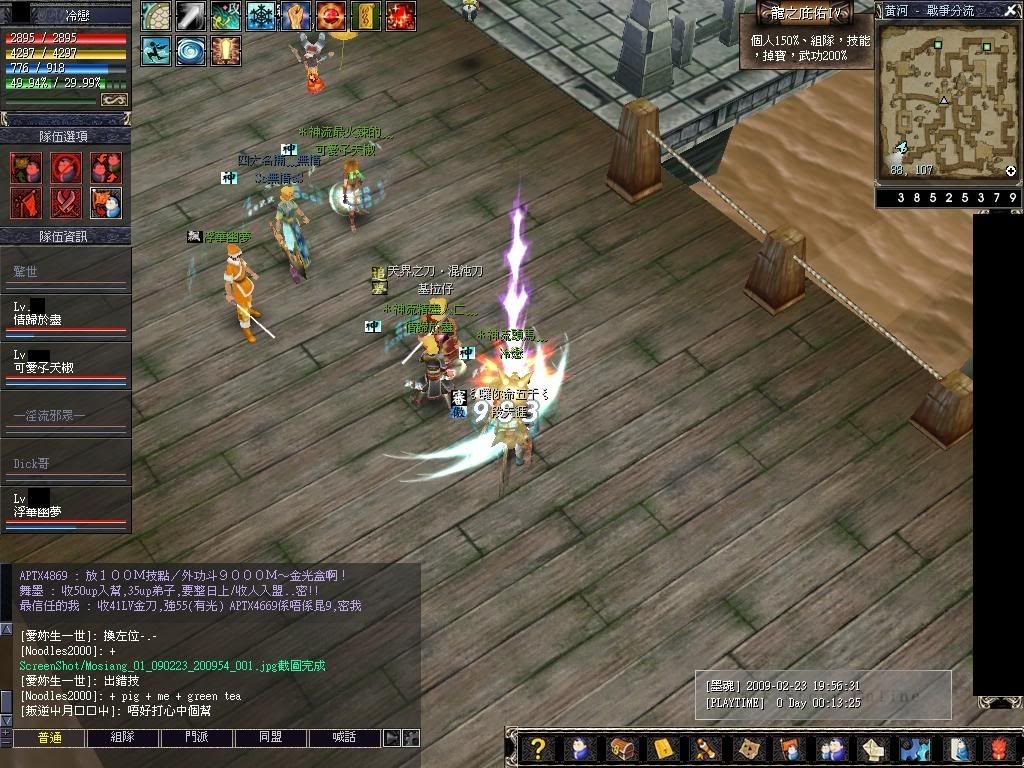Choose the 喊話 shout tab

345,738
